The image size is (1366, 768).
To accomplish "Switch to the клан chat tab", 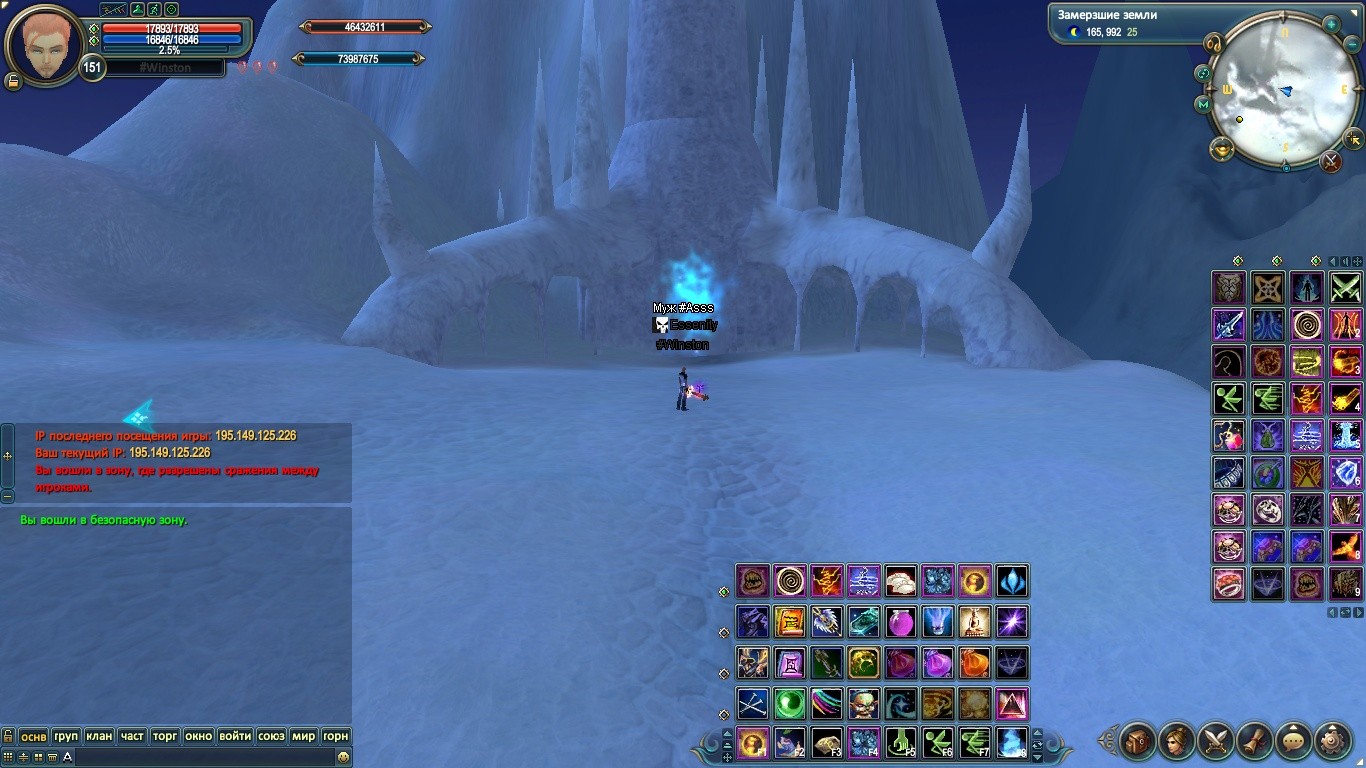I will pyautogui.click(x=99, y=736).
